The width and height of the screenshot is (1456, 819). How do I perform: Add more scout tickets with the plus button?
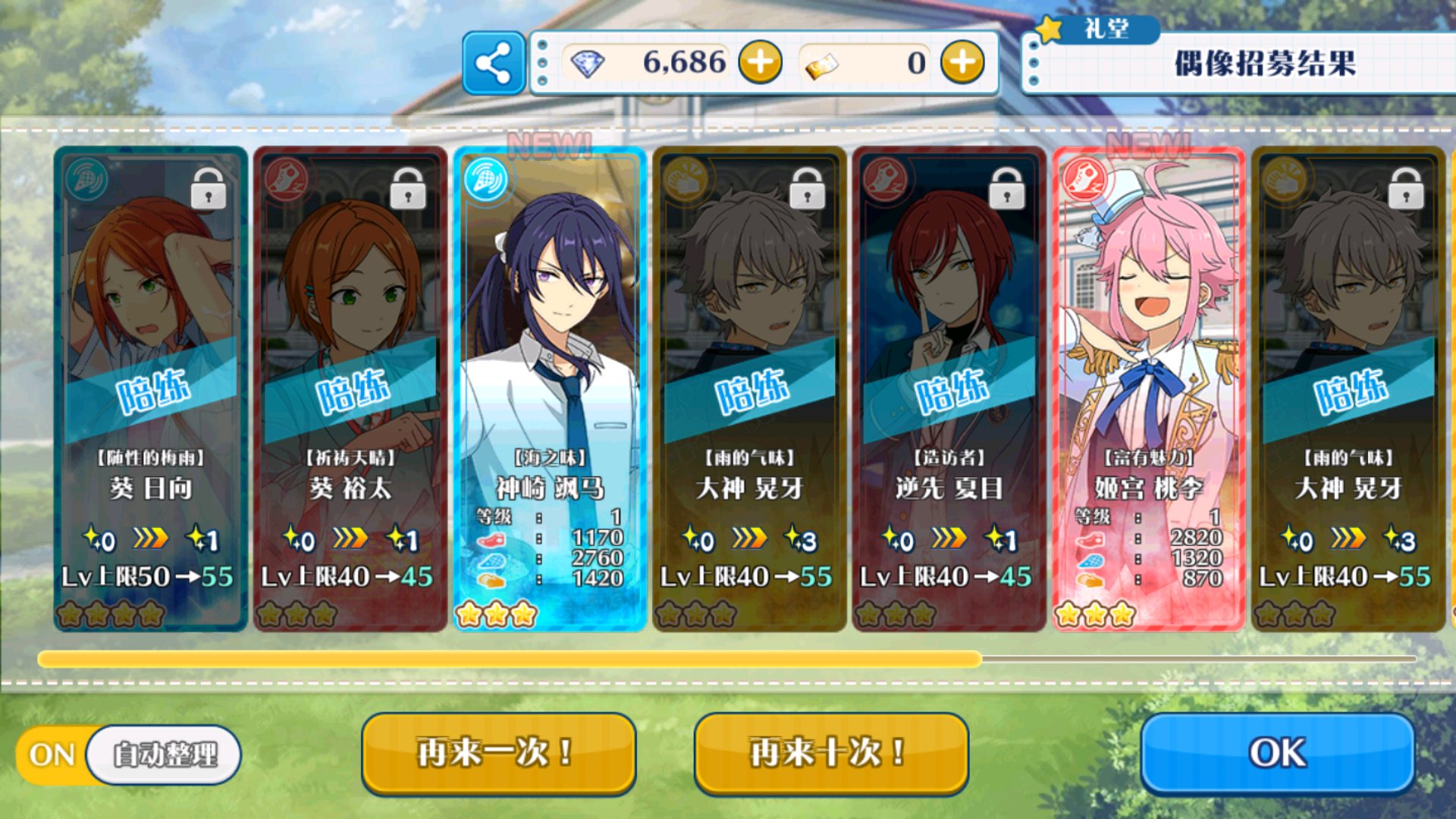point(962,62)
